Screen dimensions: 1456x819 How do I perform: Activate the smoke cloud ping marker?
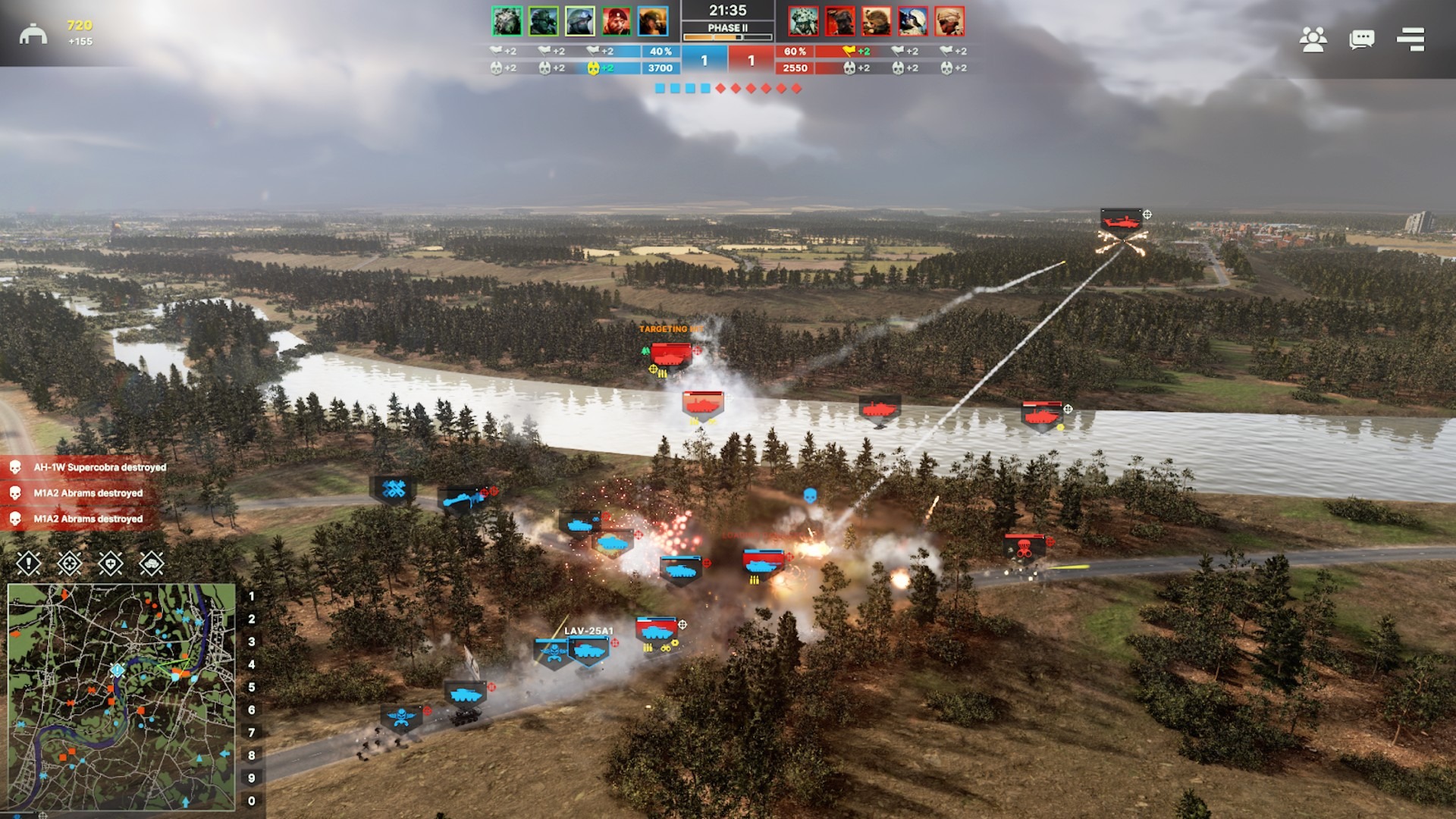[152, 563]
